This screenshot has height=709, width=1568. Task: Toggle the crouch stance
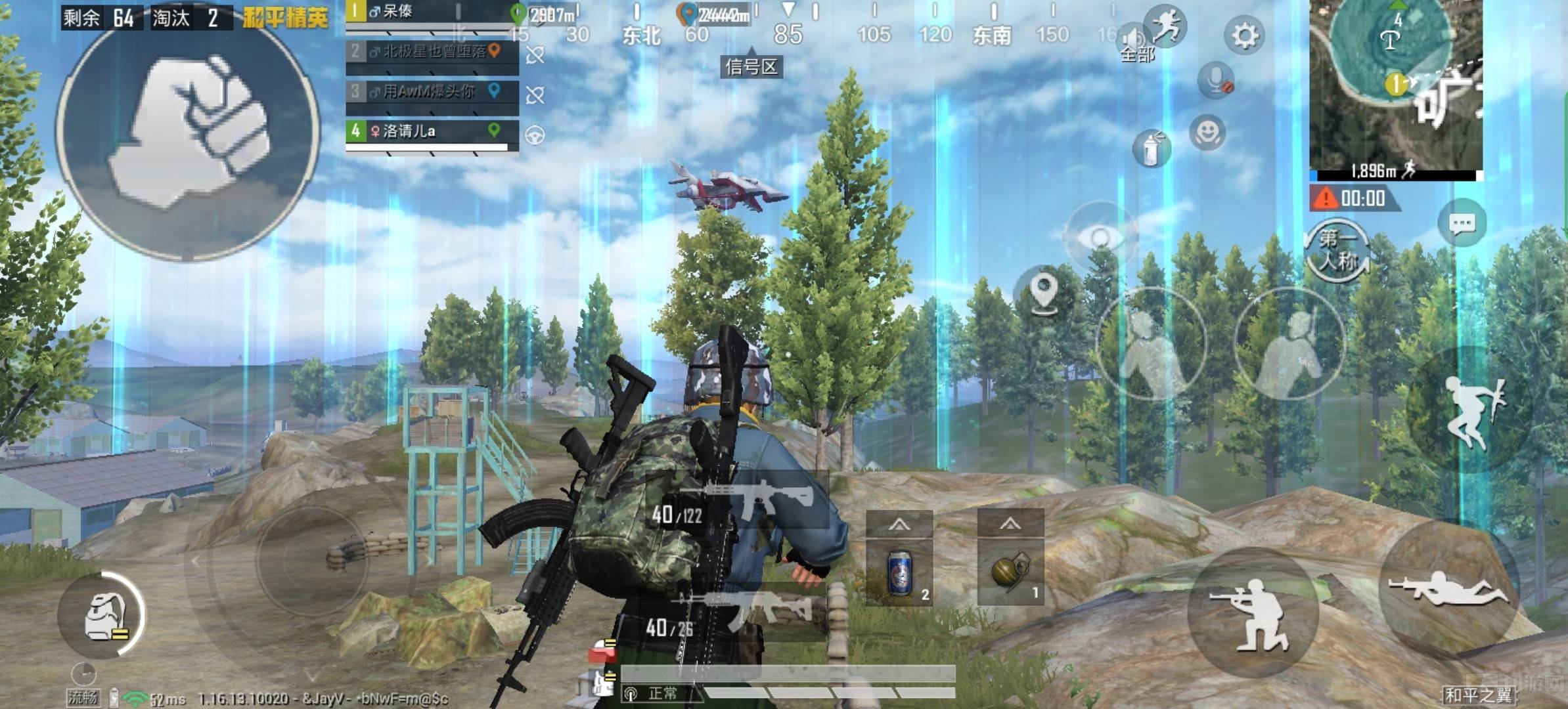pyautogui.click(x=1253, y=613)
